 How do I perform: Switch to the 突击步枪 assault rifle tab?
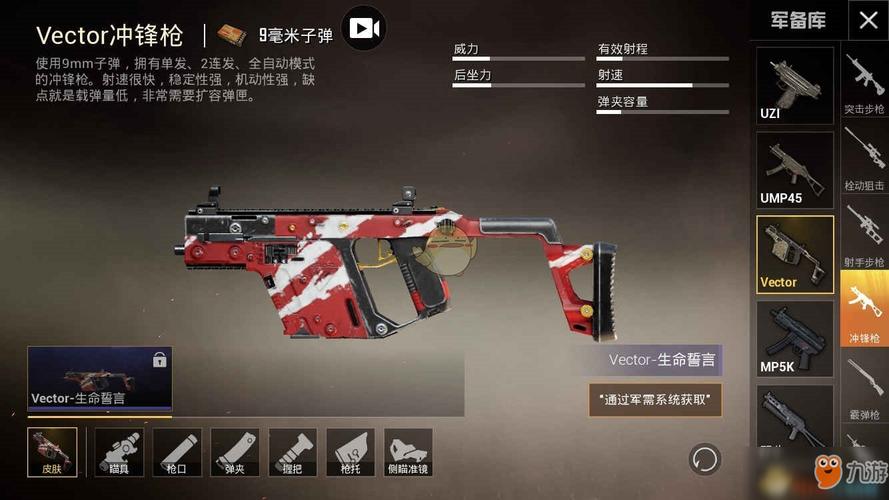(864, 84)
